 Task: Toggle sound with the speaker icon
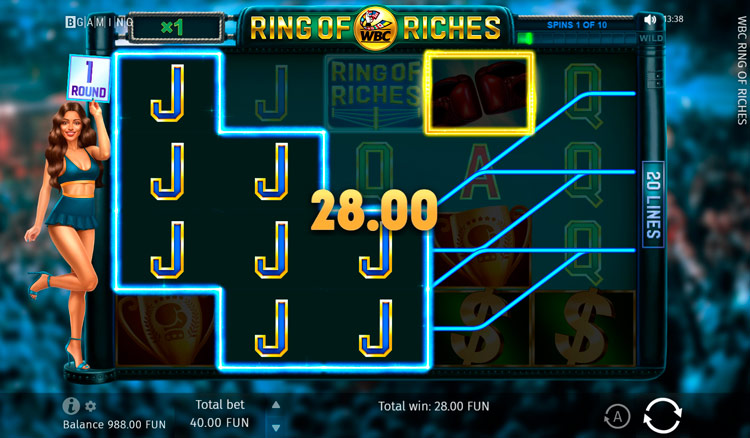pos(651,19)
